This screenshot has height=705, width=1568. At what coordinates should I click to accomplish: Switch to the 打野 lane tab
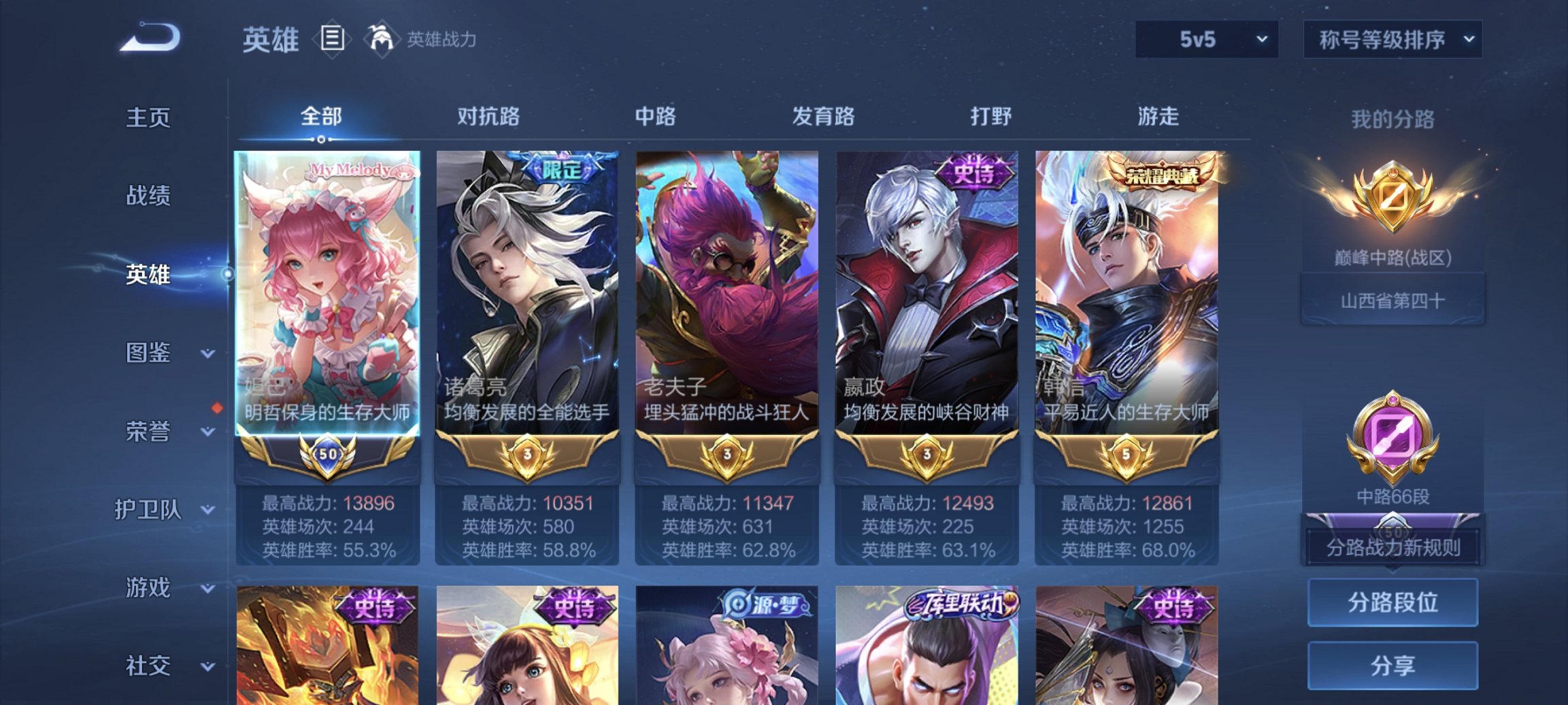pyautogui.click(x=990, y=116)
